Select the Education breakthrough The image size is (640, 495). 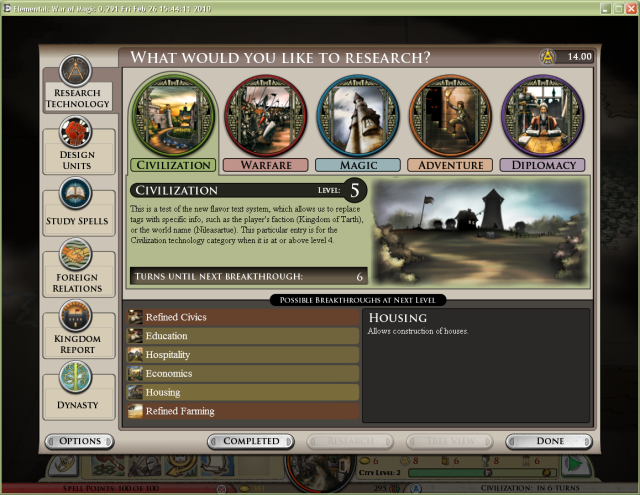[243, 336]
